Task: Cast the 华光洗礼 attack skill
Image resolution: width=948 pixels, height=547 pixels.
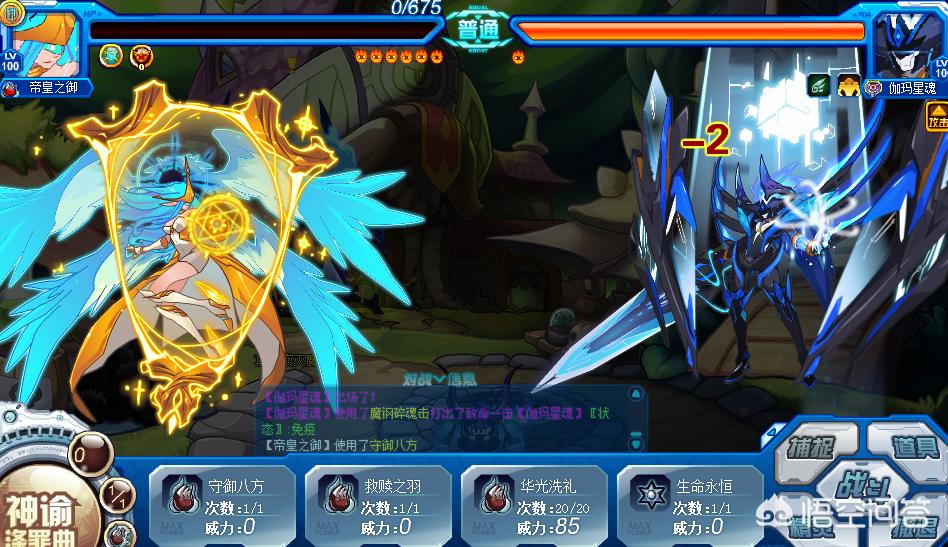Action: tap(534, 505)
